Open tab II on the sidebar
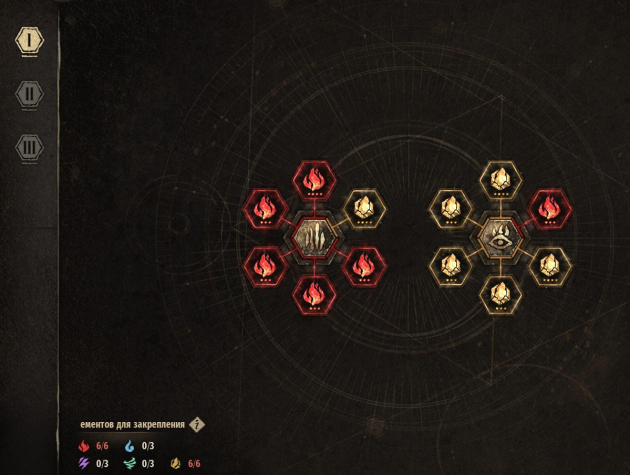 pos(29,94)
